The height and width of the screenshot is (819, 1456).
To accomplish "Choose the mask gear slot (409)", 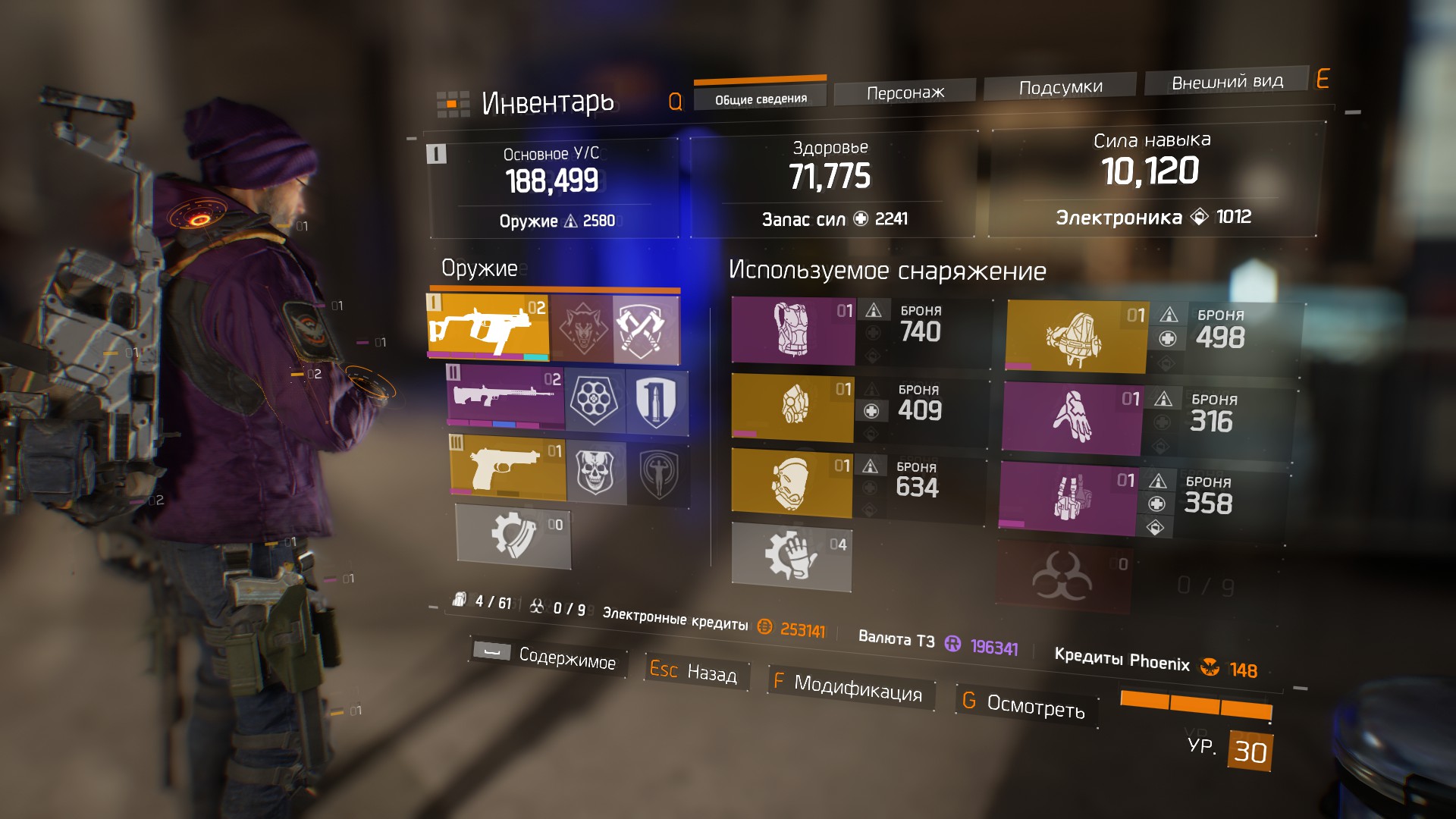I will click(792, 406).
